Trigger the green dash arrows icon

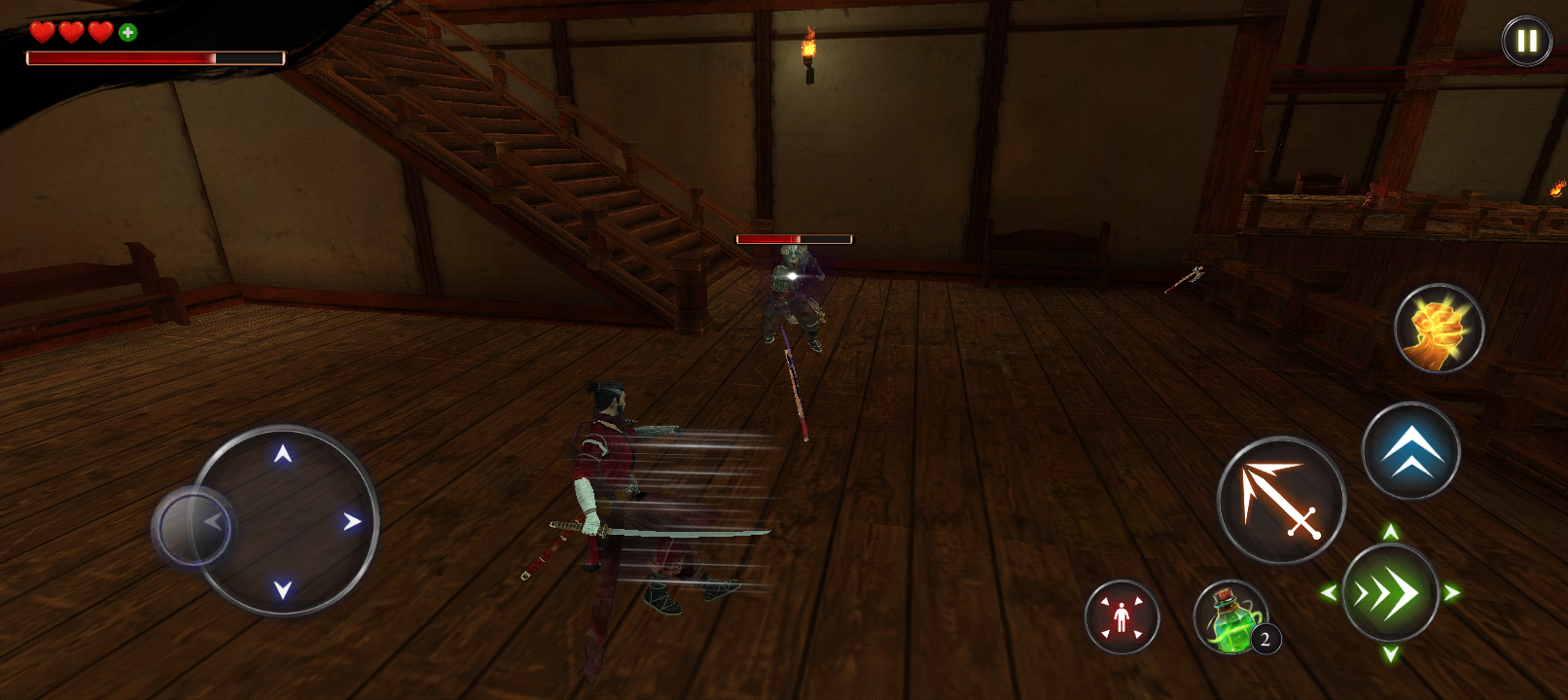[x=1389, y=593]
